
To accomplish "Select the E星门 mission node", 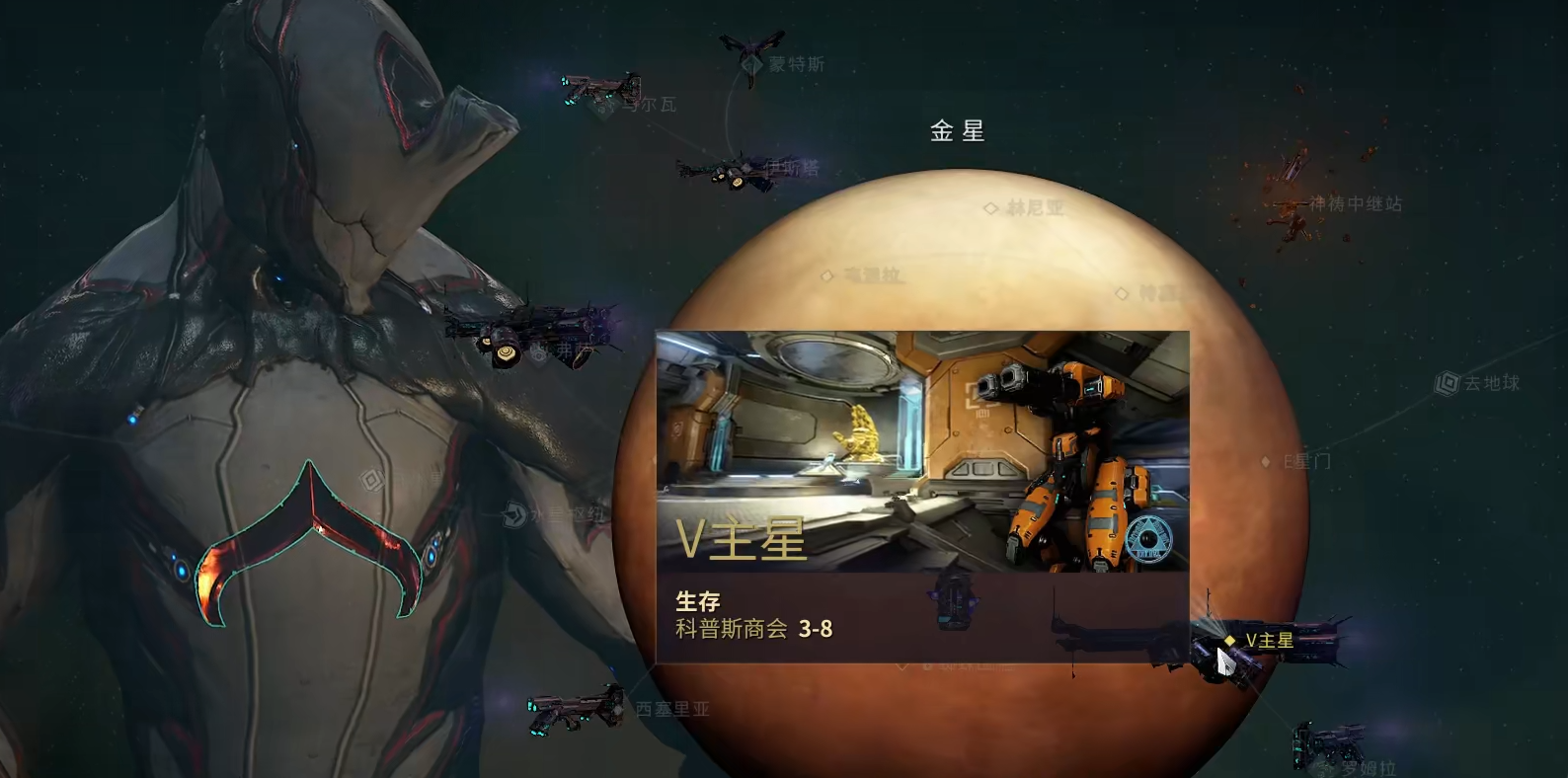I will click(x=1267, y=461).
